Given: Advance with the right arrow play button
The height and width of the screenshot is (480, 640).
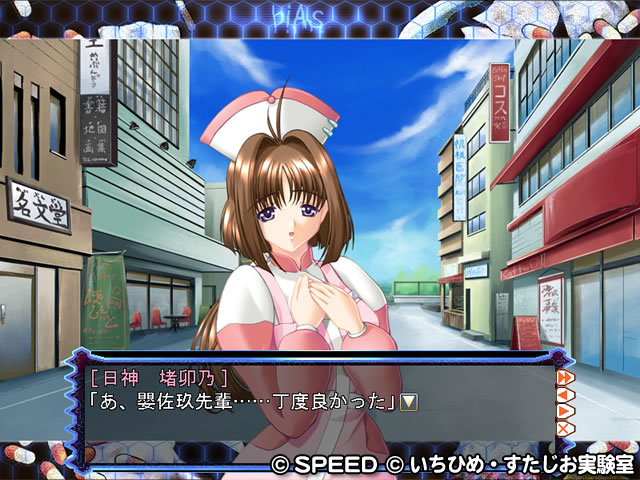Looking at the screenshot, I should (564, 411).
